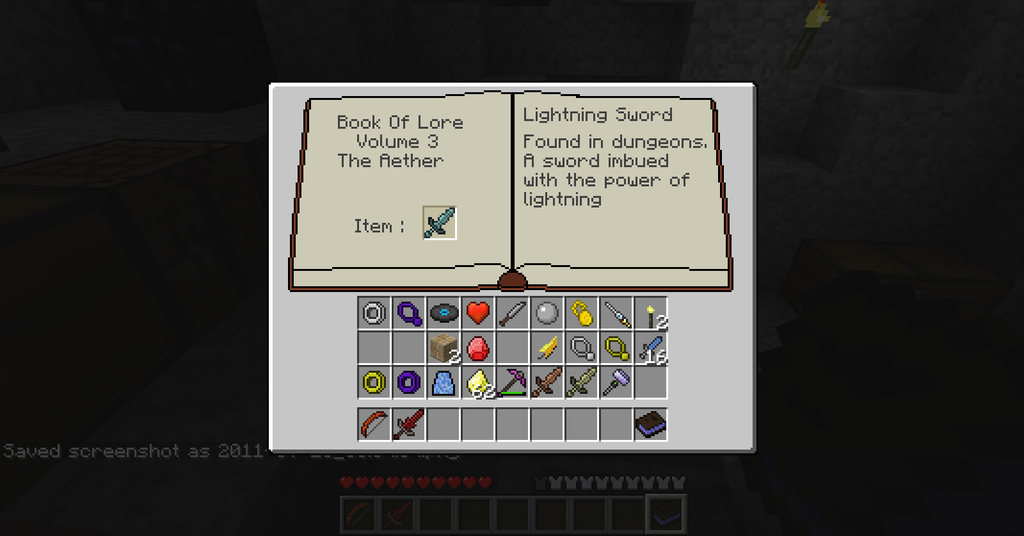Pick up the golden key item
Viewport: 1024px width, 536px height.
pyautogui.click(x=581, y=313)
